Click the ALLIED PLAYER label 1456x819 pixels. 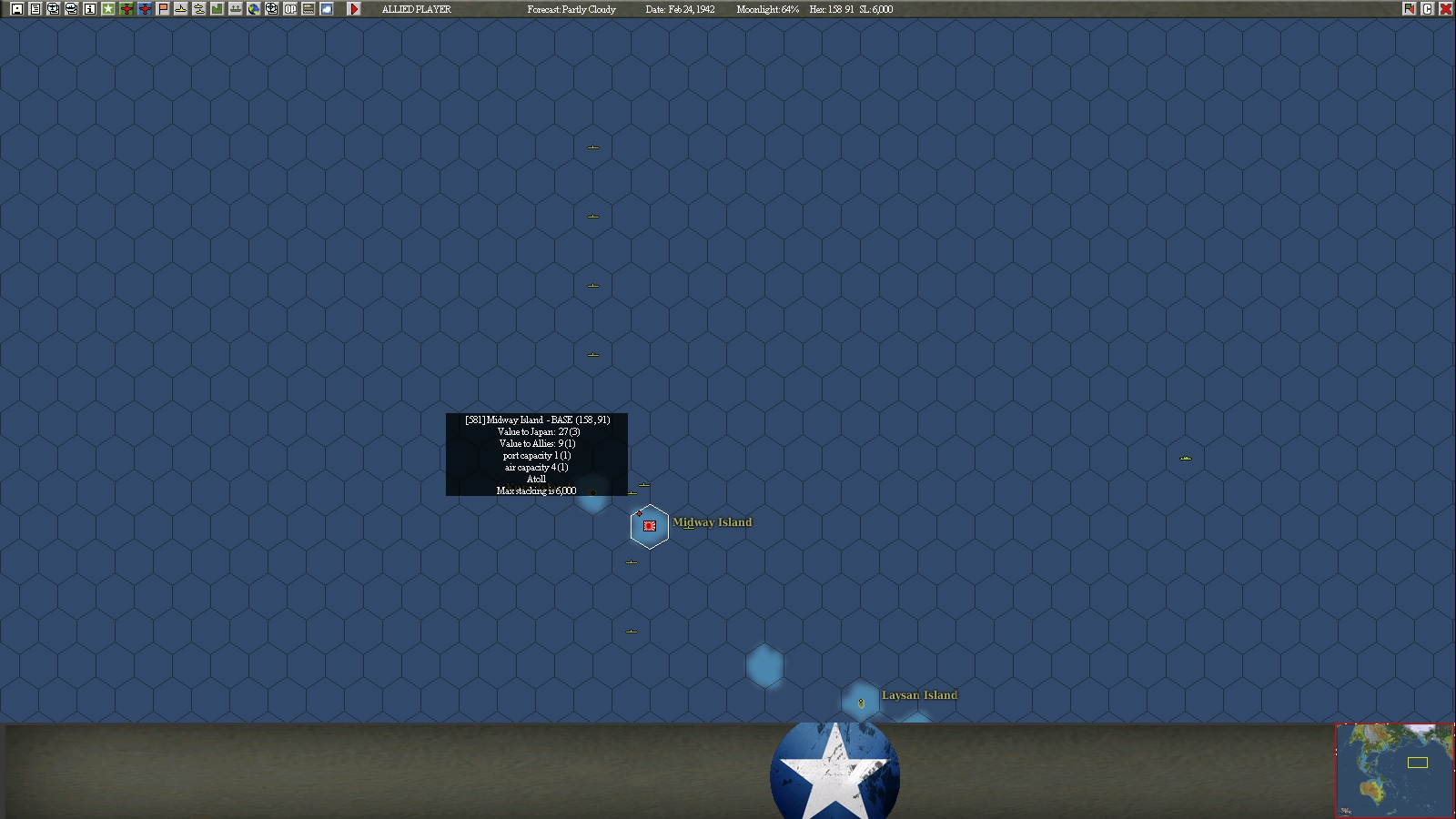[x=417, y=9]
